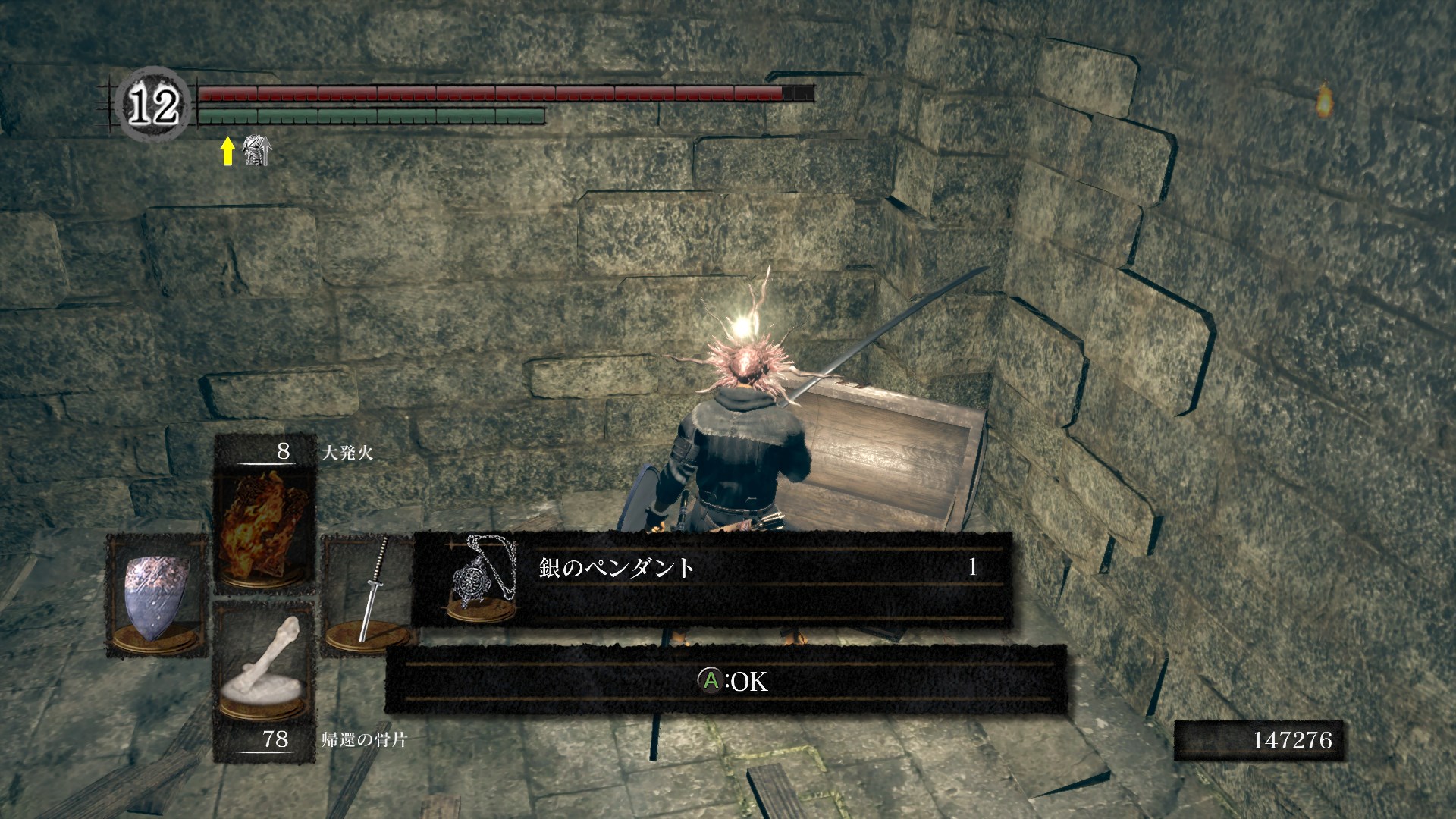Confirm the OK prompt bar

coord(726,681)
